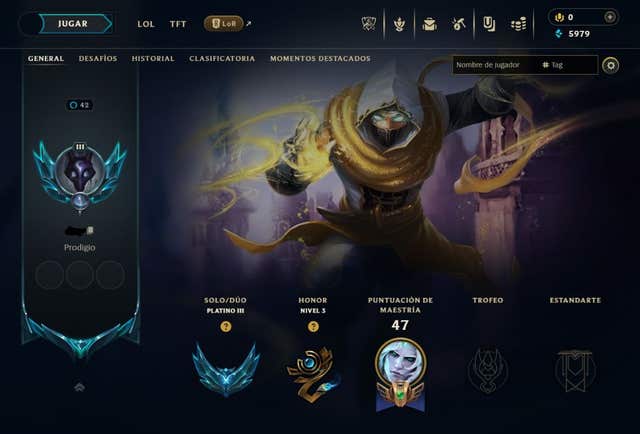The height and width of the screenshot is (434, 640).
Task: Add Riot Points with the plus button
Action: coord(610,17)
